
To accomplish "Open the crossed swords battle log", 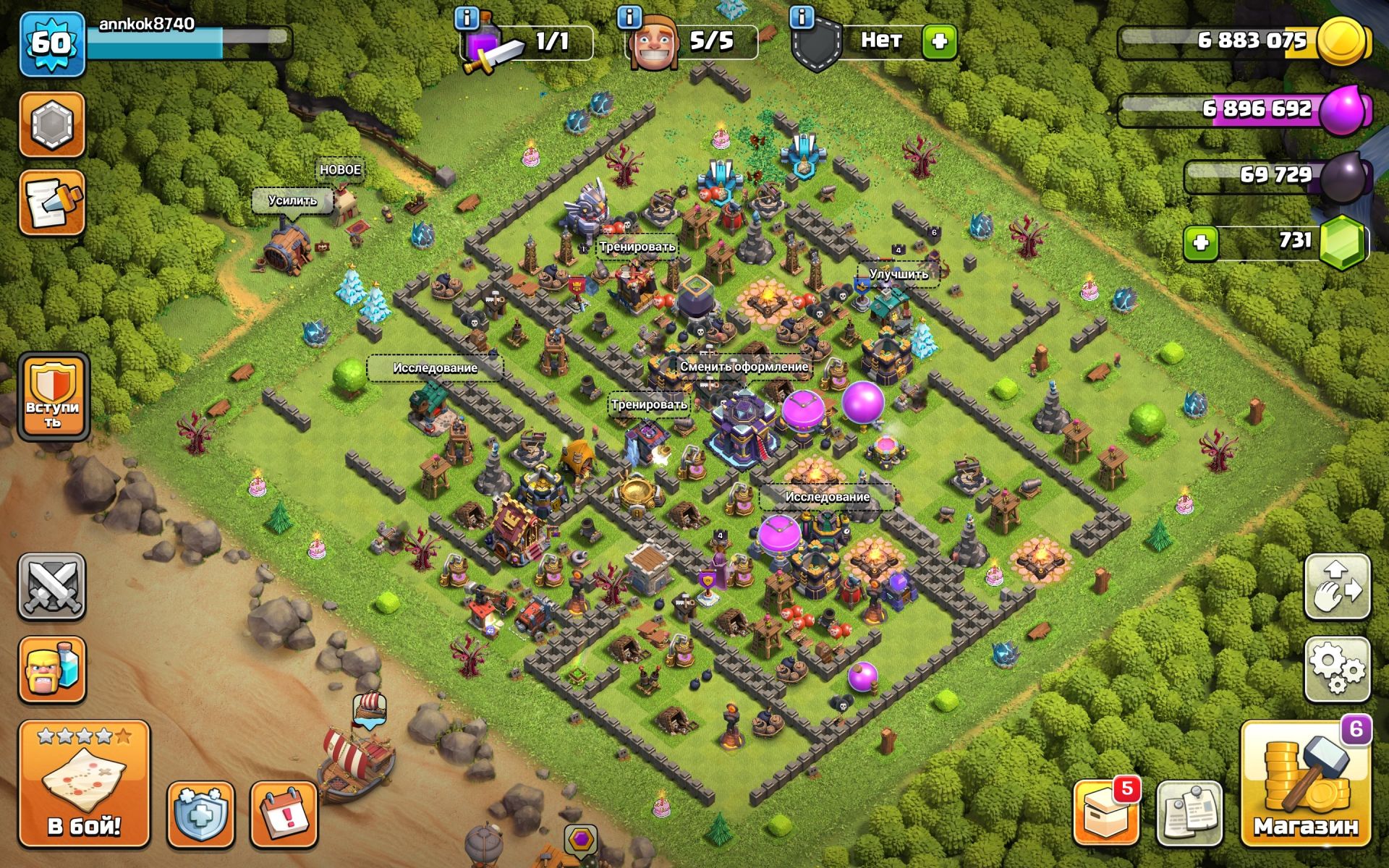I will click(x=51, y=587).
